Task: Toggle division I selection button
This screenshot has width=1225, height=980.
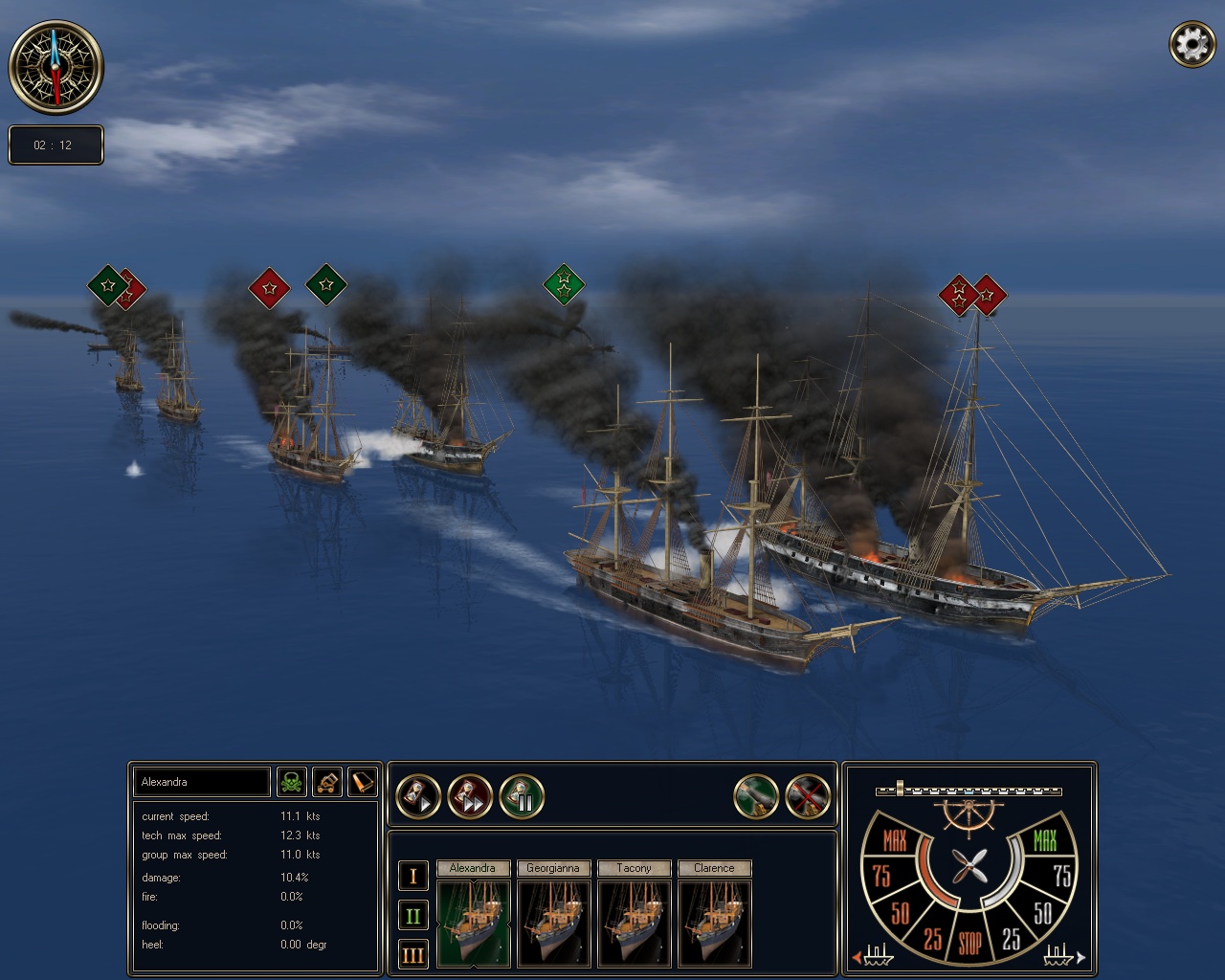Action: [412, 874]
